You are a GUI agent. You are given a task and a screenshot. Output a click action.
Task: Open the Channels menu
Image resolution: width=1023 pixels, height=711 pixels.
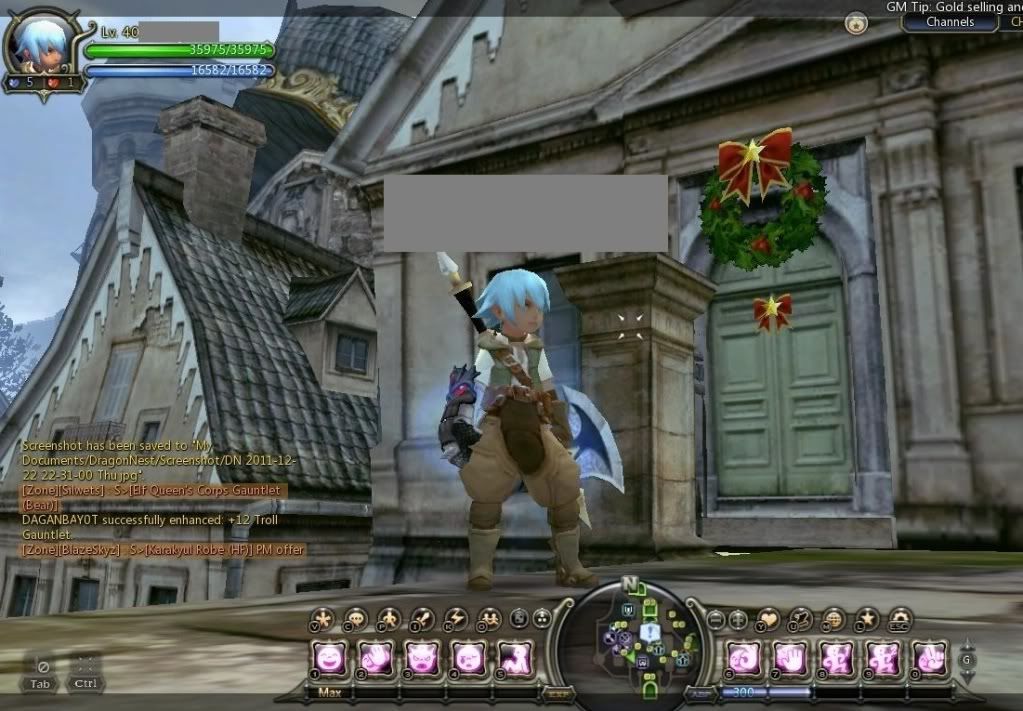pyautogui.click(x=949, y=22)
